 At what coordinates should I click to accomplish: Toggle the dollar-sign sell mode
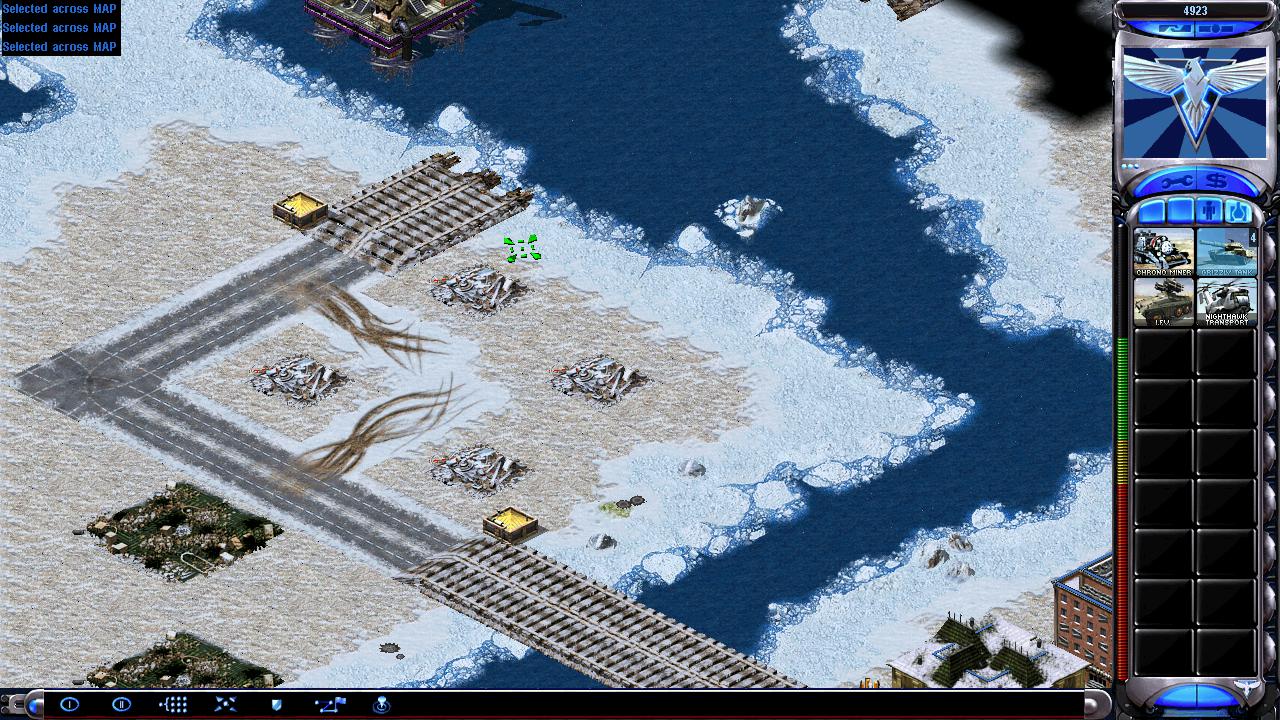pyautogui.click(x=1217, y=181)
